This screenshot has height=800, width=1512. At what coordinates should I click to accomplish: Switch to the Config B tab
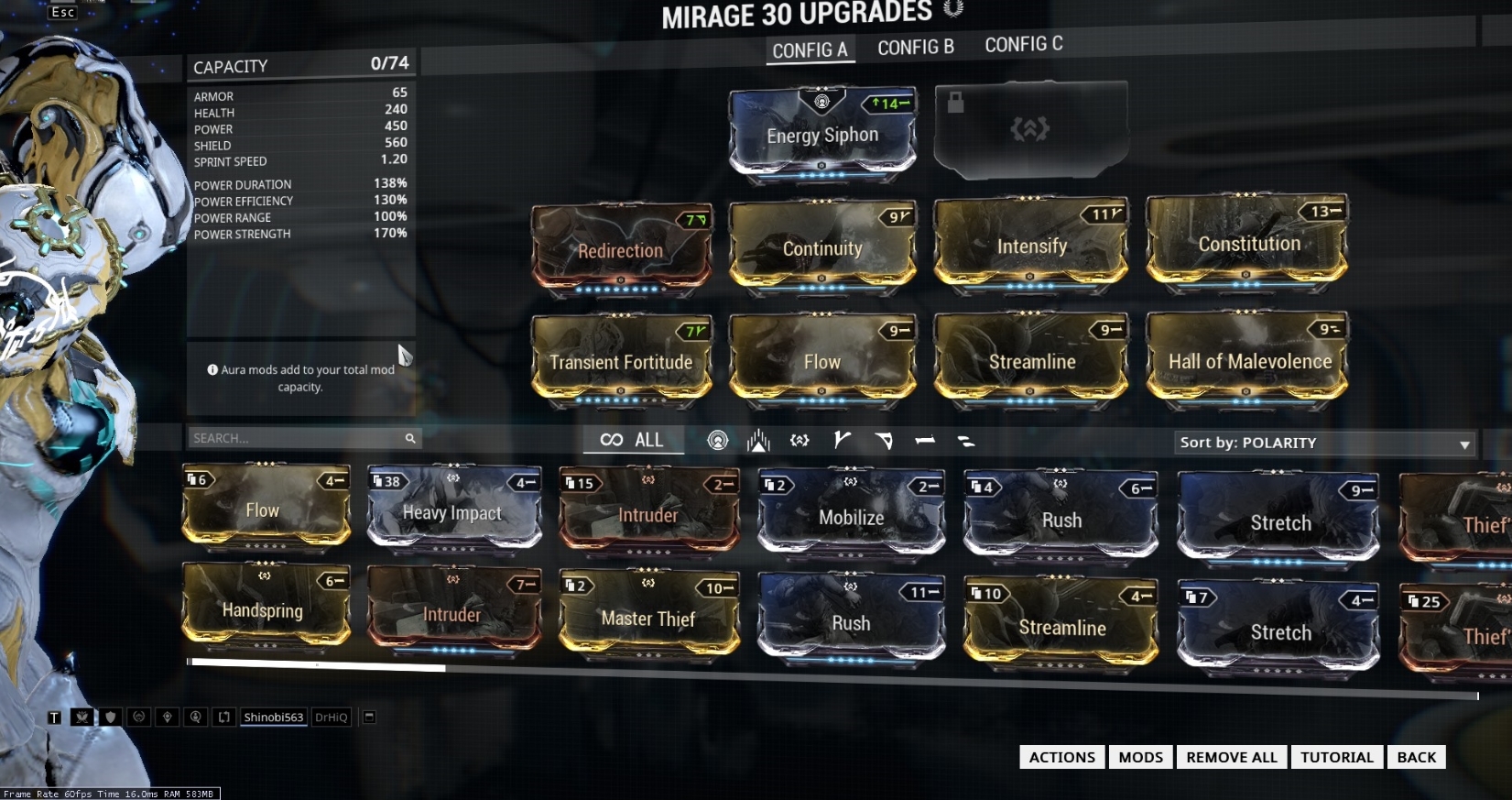click(x=915, y=47)
